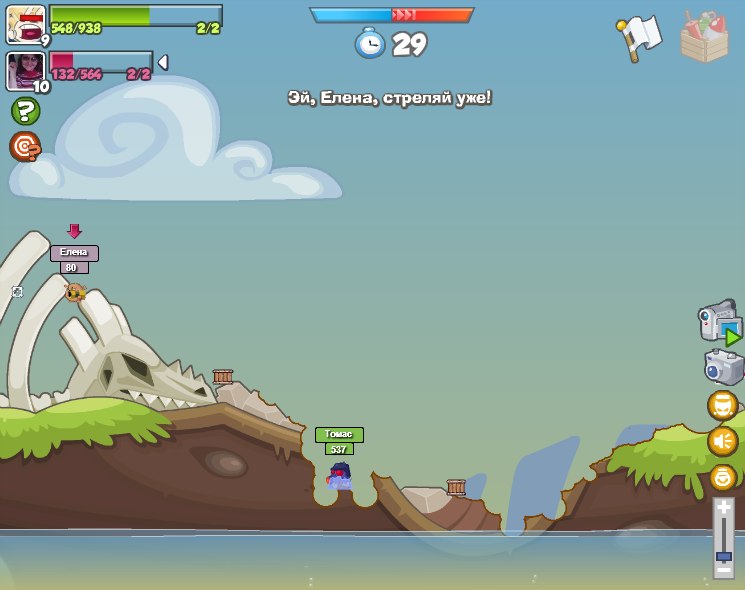This screenshot has width=745, height=590.
Task: Start recording with the video camera icon
Action: click(720, 323)
